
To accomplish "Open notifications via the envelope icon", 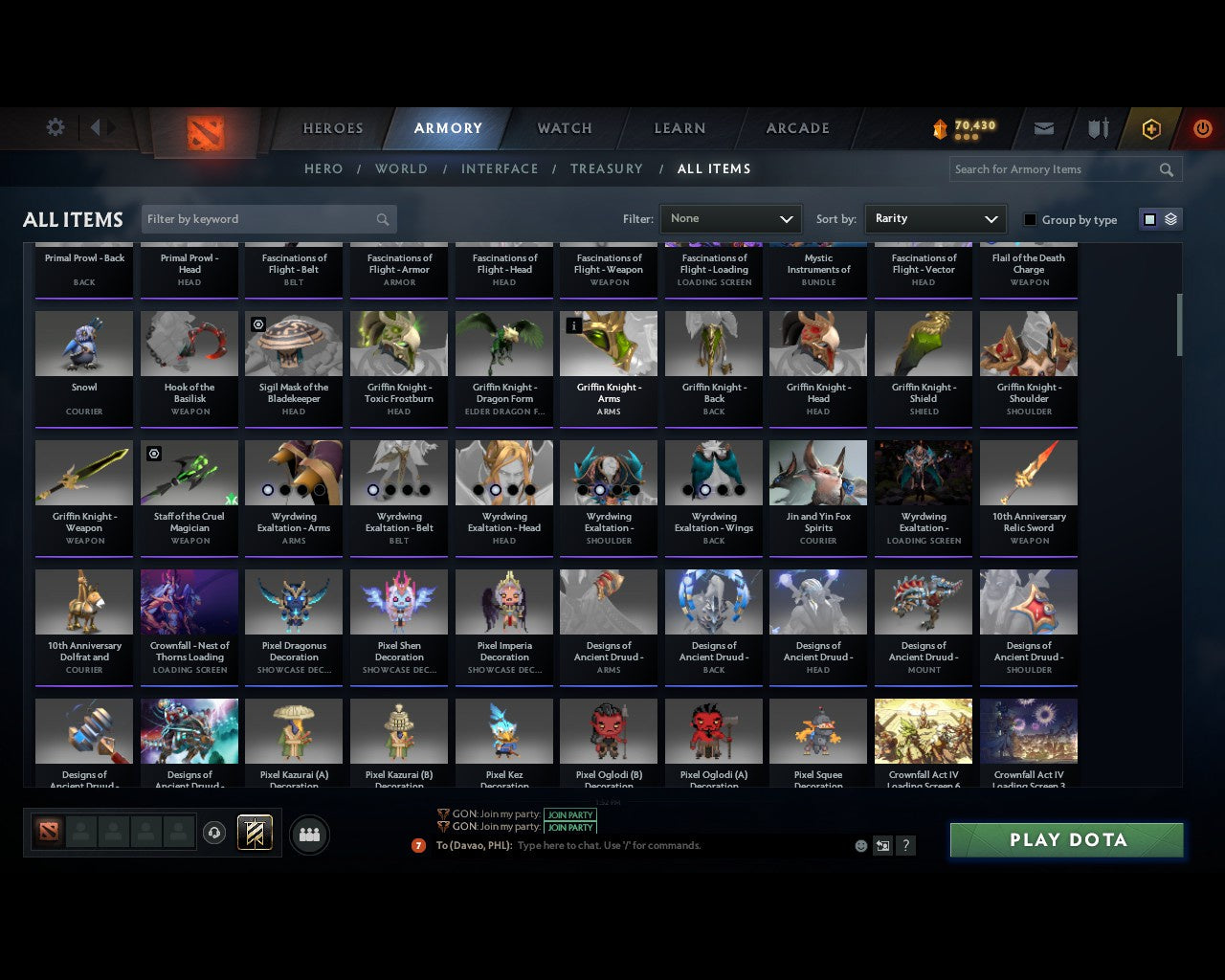I will click(x=1043, y=128).
